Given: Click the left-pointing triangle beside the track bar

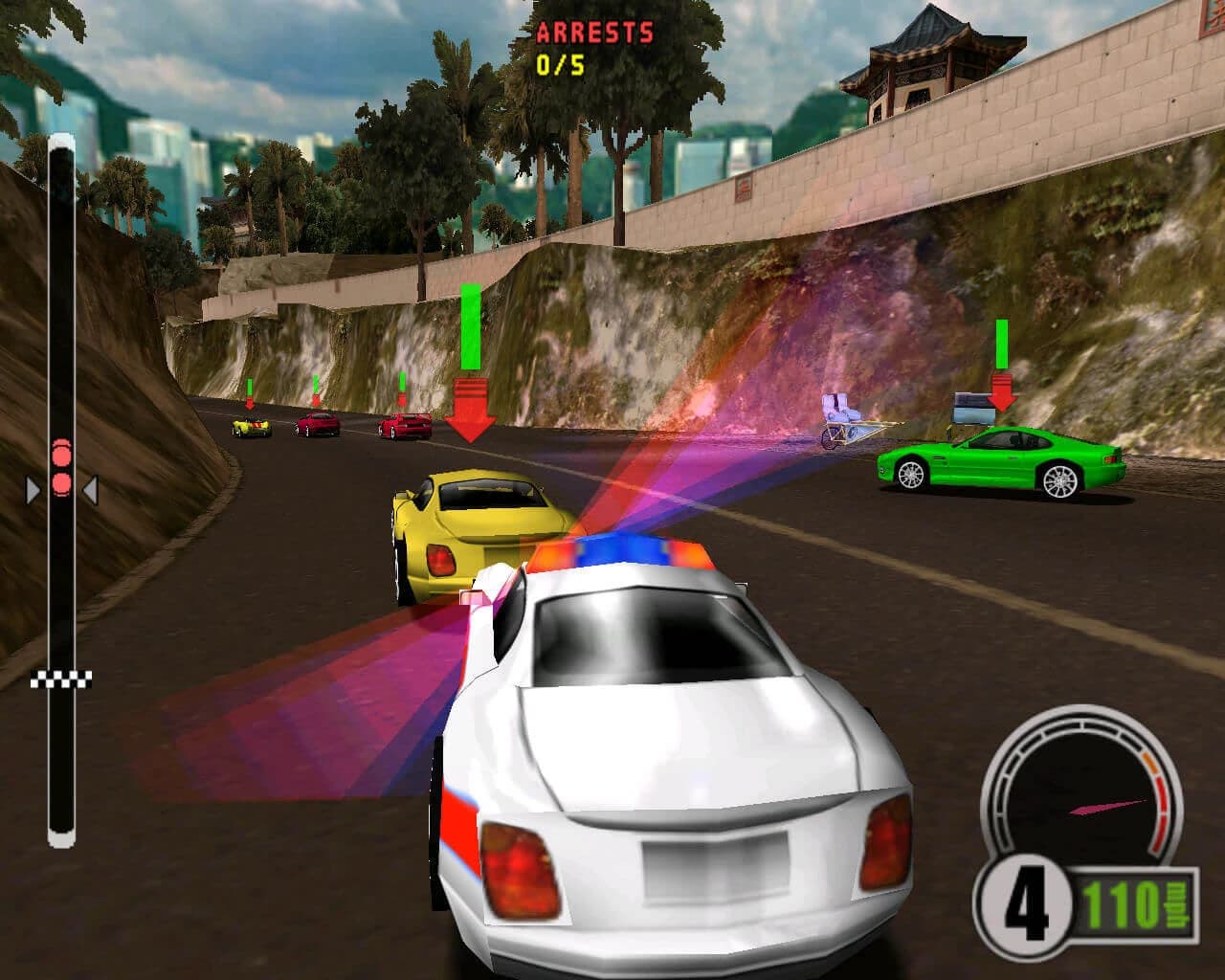Looking at the screenshot, I should pos(89,488).
